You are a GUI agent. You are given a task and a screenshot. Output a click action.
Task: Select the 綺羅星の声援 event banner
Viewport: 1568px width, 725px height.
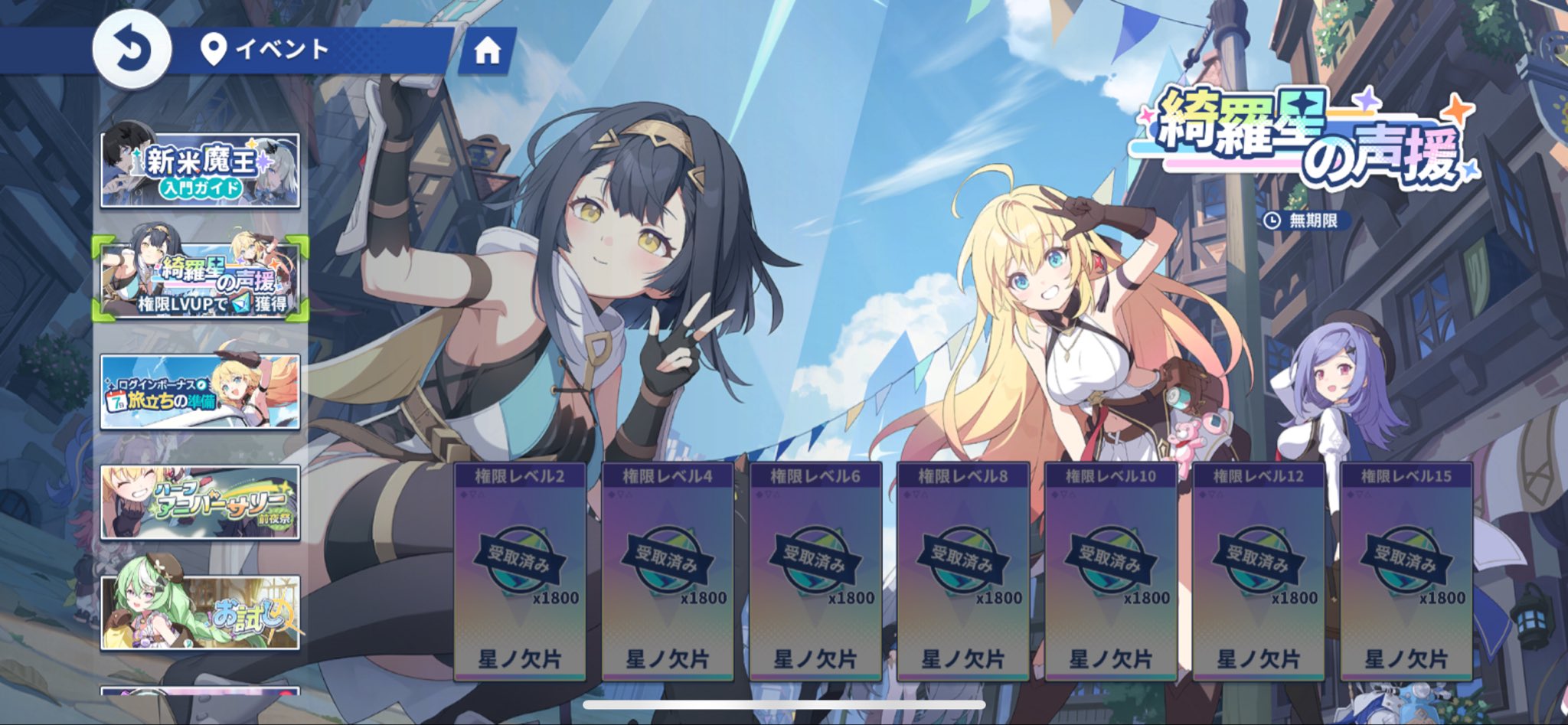click(x=200, y=279)
